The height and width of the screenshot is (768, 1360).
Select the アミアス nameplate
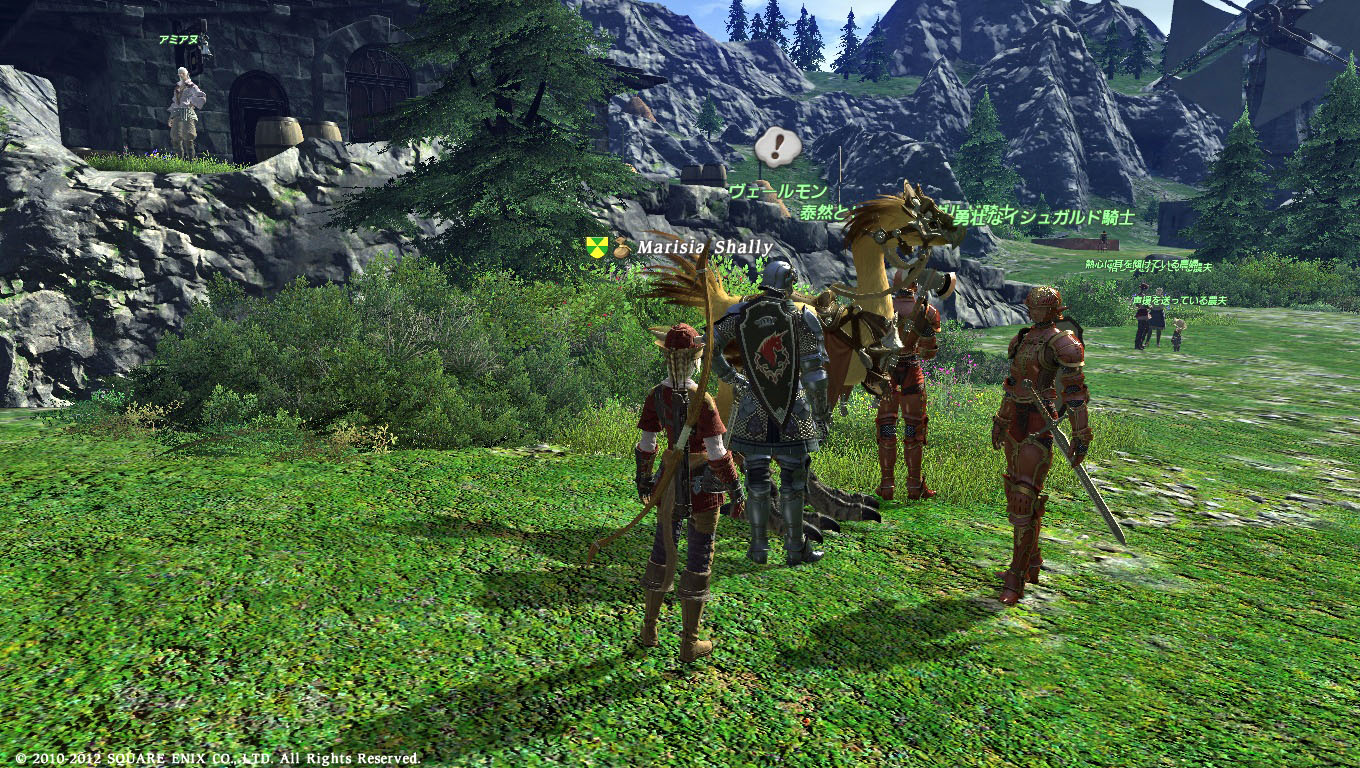point(178,40)
